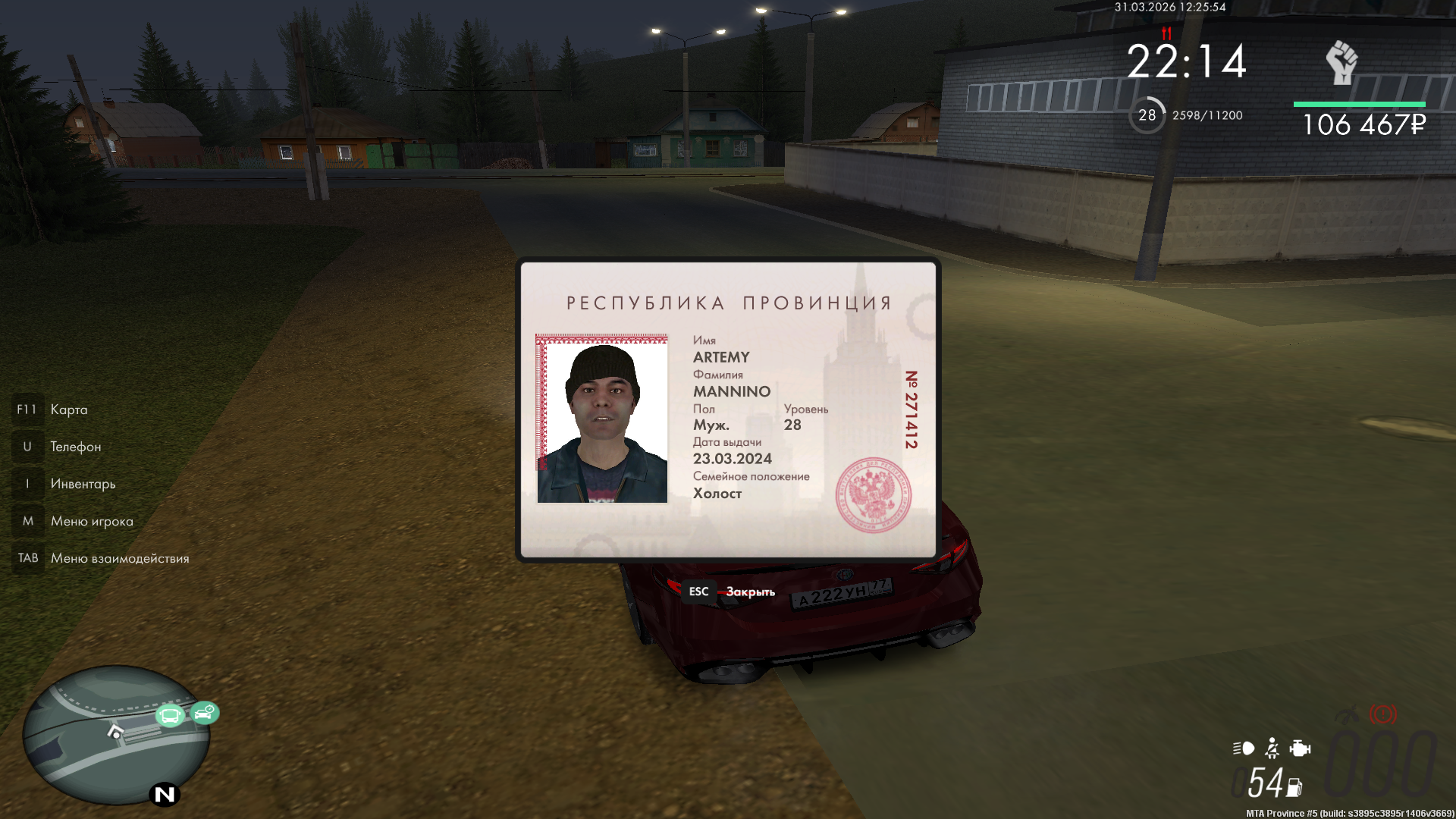
Task: Select the green bus marker on minimap
Action: pyautogui.click(x=170, y=715)
